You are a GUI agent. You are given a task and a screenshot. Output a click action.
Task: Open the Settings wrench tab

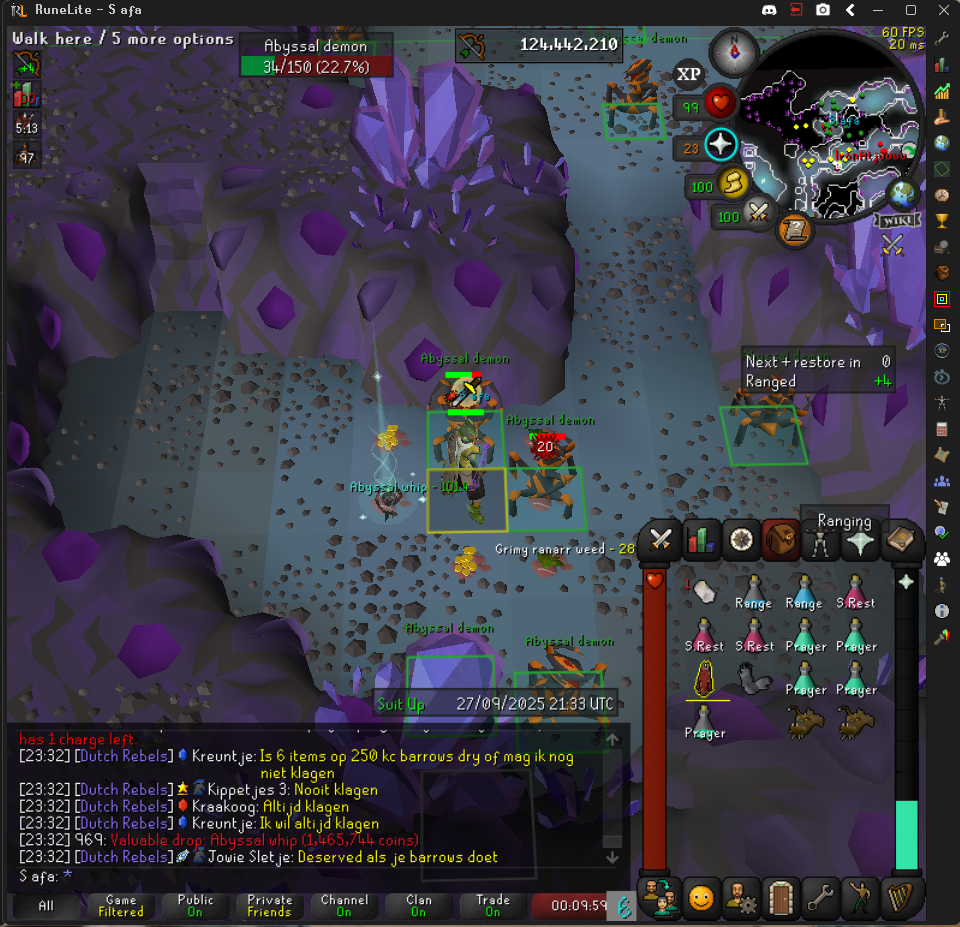[821, 897]
